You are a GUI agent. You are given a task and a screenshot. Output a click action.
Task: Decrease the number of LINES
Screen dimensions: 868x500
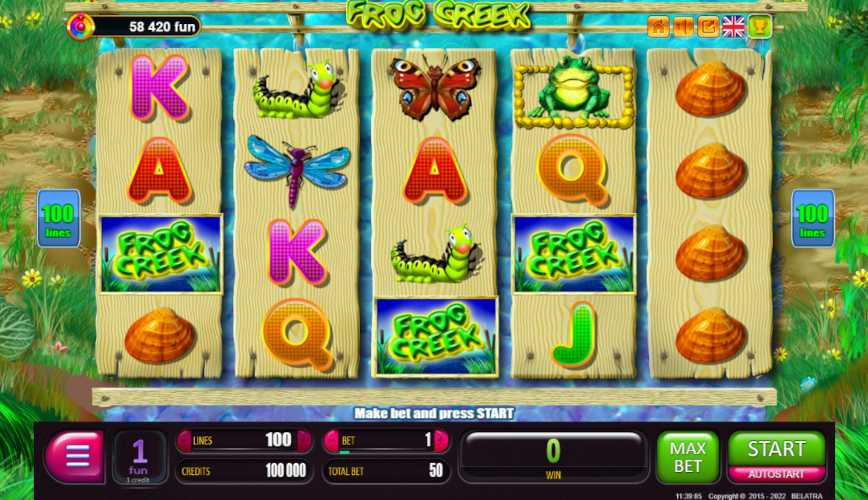[184, 440]
